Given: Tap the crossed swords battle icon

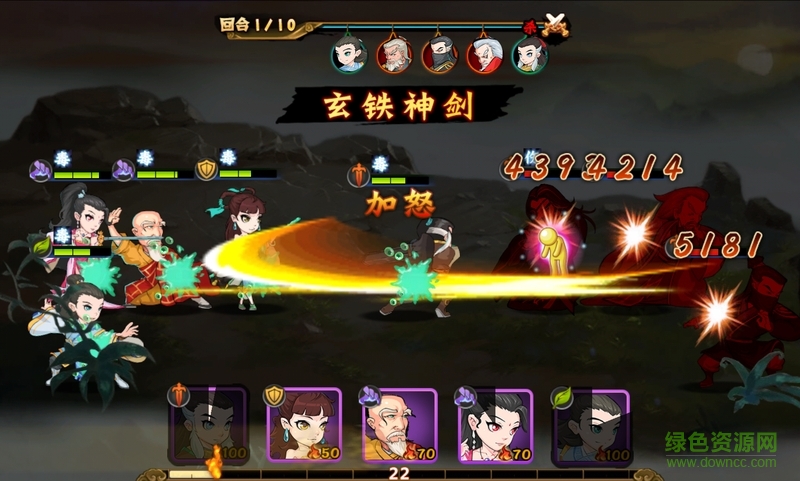Looking at the screenshot, I should point(554,26).
